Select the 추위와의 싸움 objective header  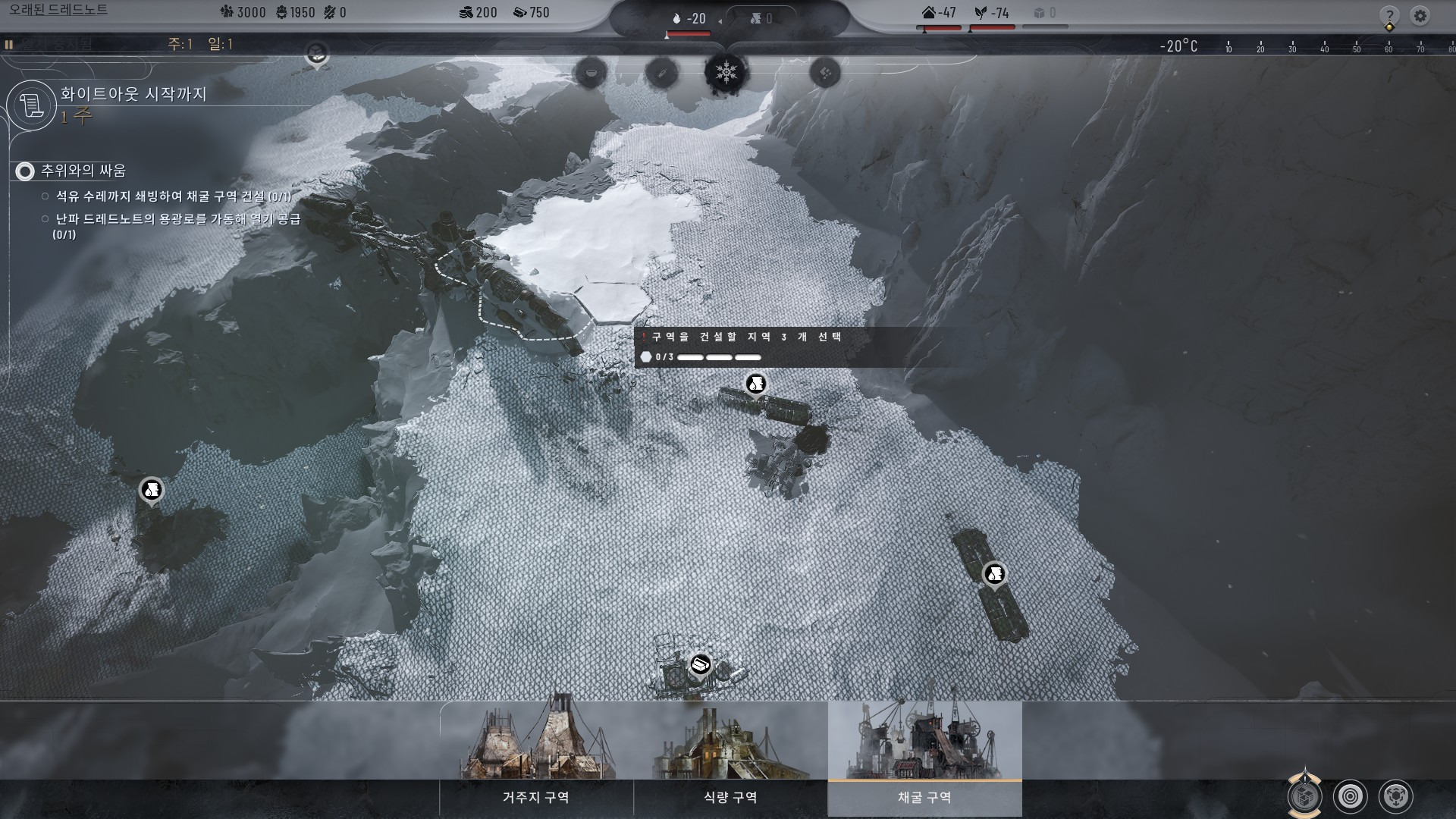tap(83, 171)
